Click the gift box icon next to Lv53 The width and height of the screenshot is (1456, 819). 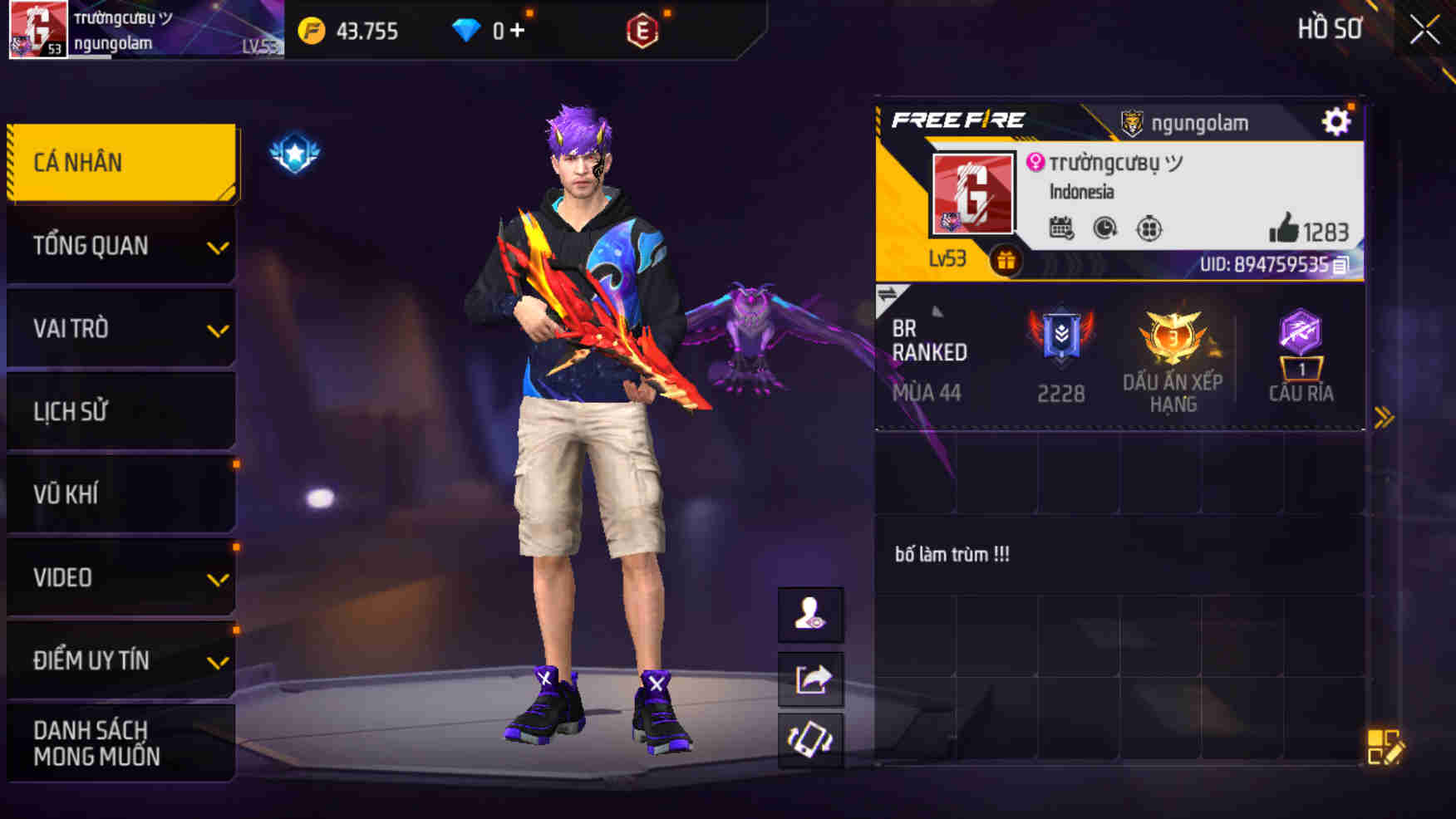click(1006, 258)
